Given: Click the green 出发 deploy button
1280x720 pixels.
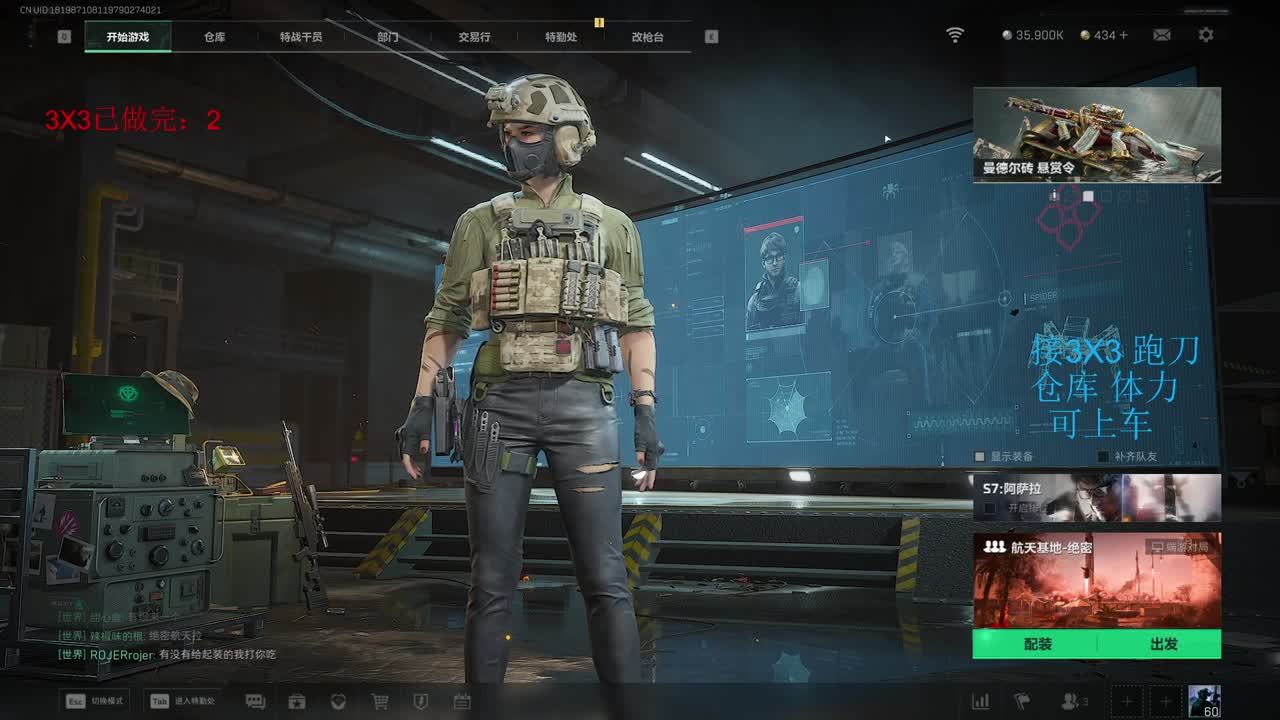Looking at the screenshot, I should pyautogui.click(x=1163, y=644).
